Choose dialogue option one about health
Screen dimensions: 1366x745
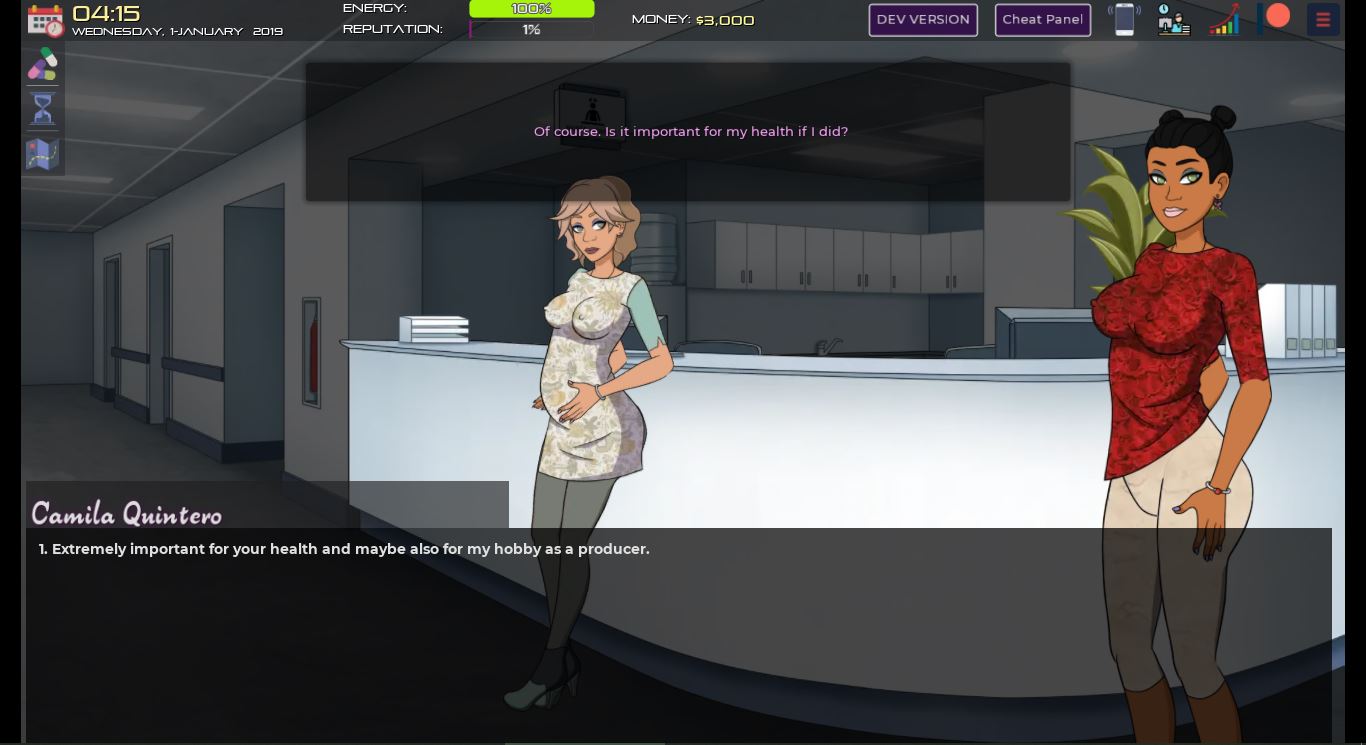click(x=343, y=549)
